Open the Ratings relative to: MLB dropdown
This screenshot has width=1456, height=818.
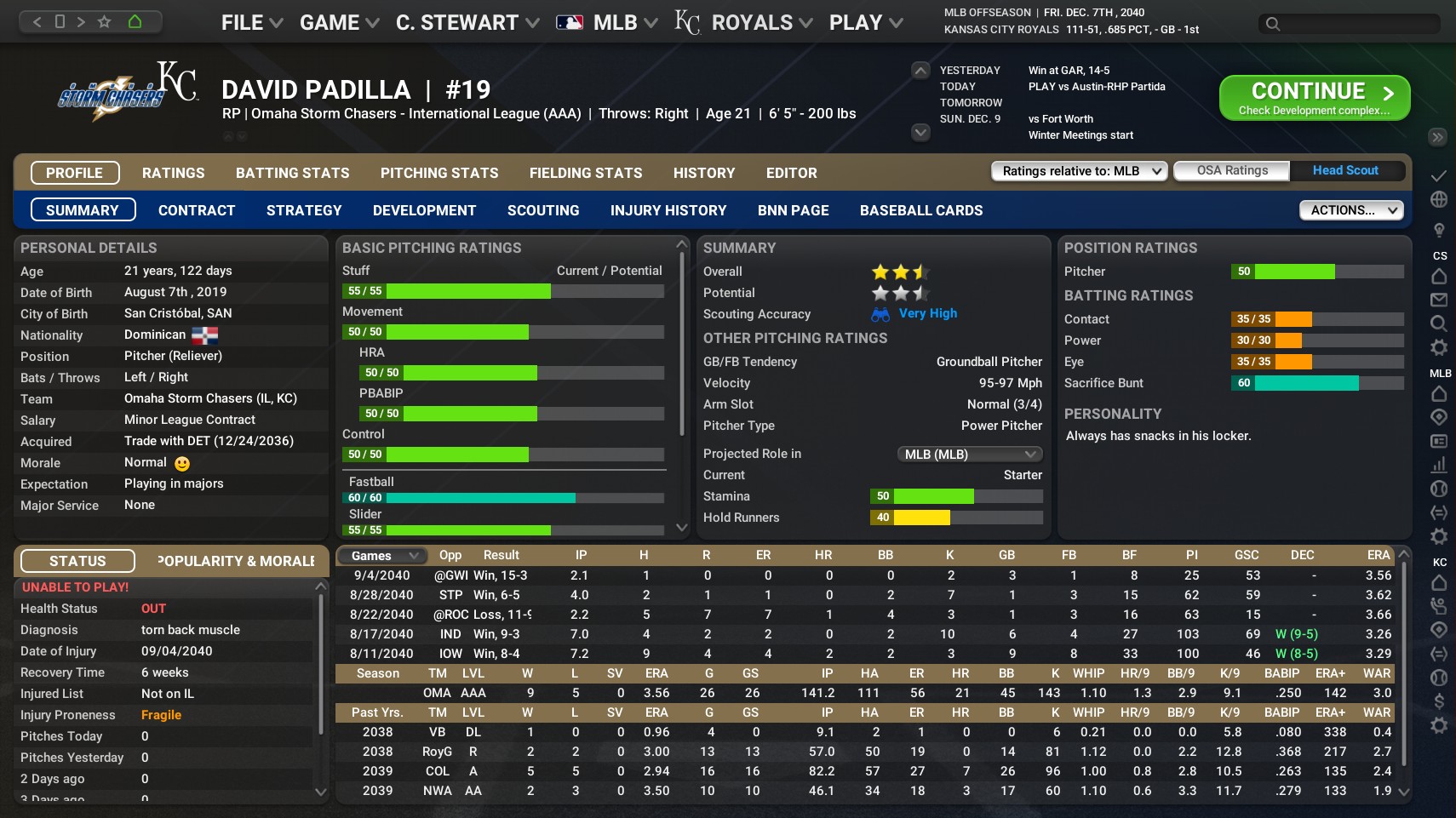pyautogui.click(x=1079, y=170)
